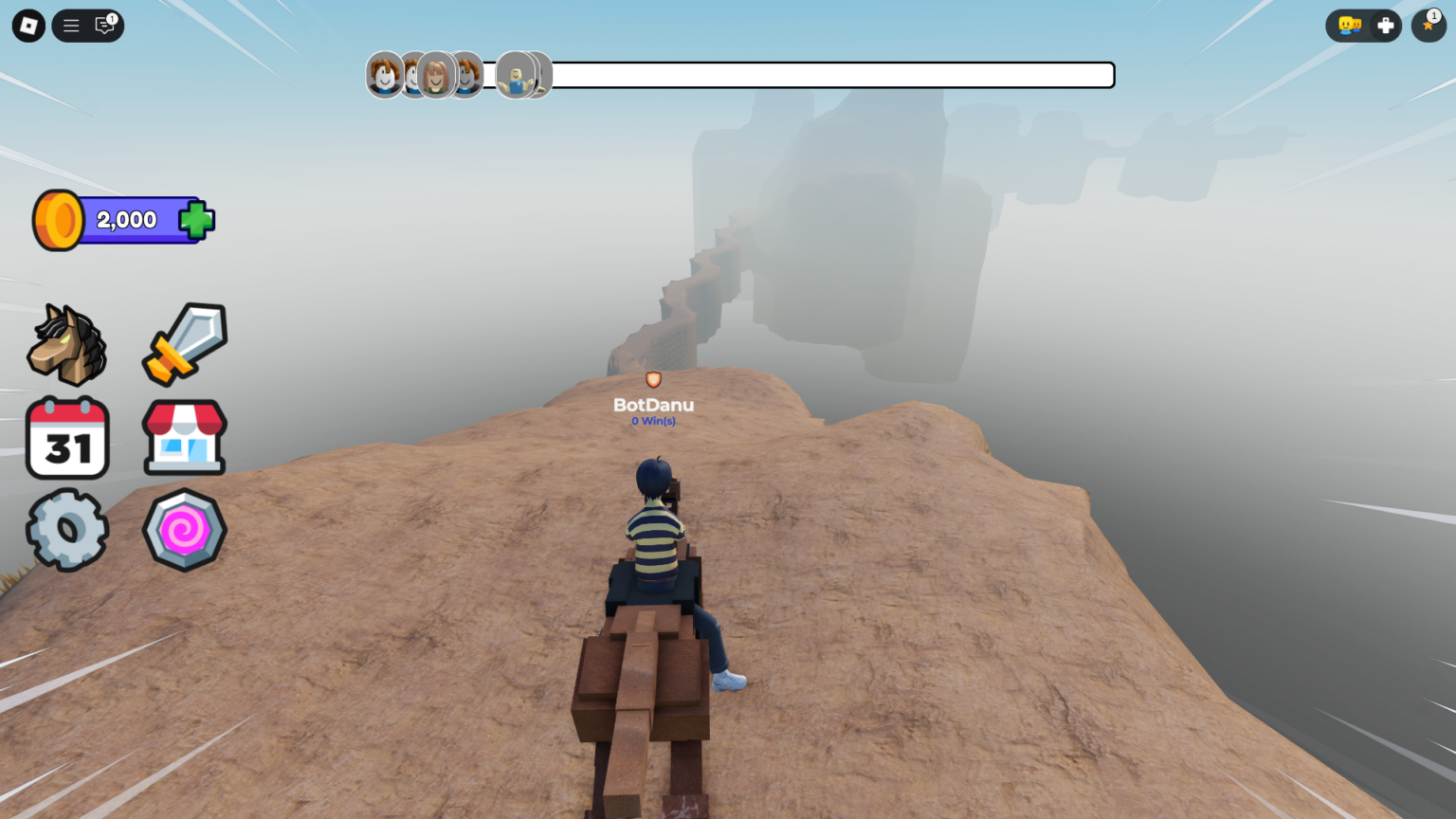Click the star badge with notification

point(1428,27)
